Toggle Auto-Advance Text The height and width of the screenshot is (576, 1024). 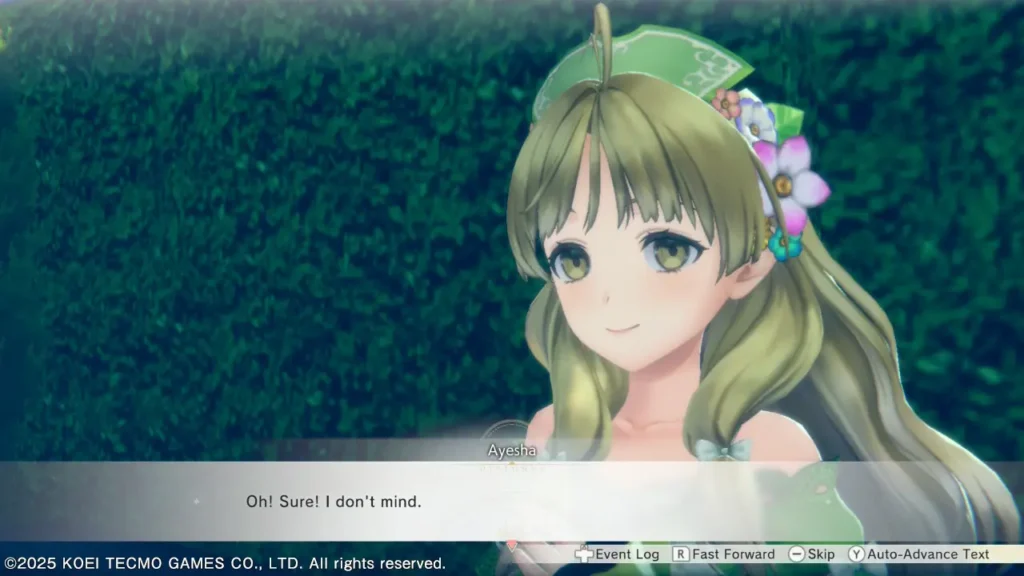pos(919,554)
